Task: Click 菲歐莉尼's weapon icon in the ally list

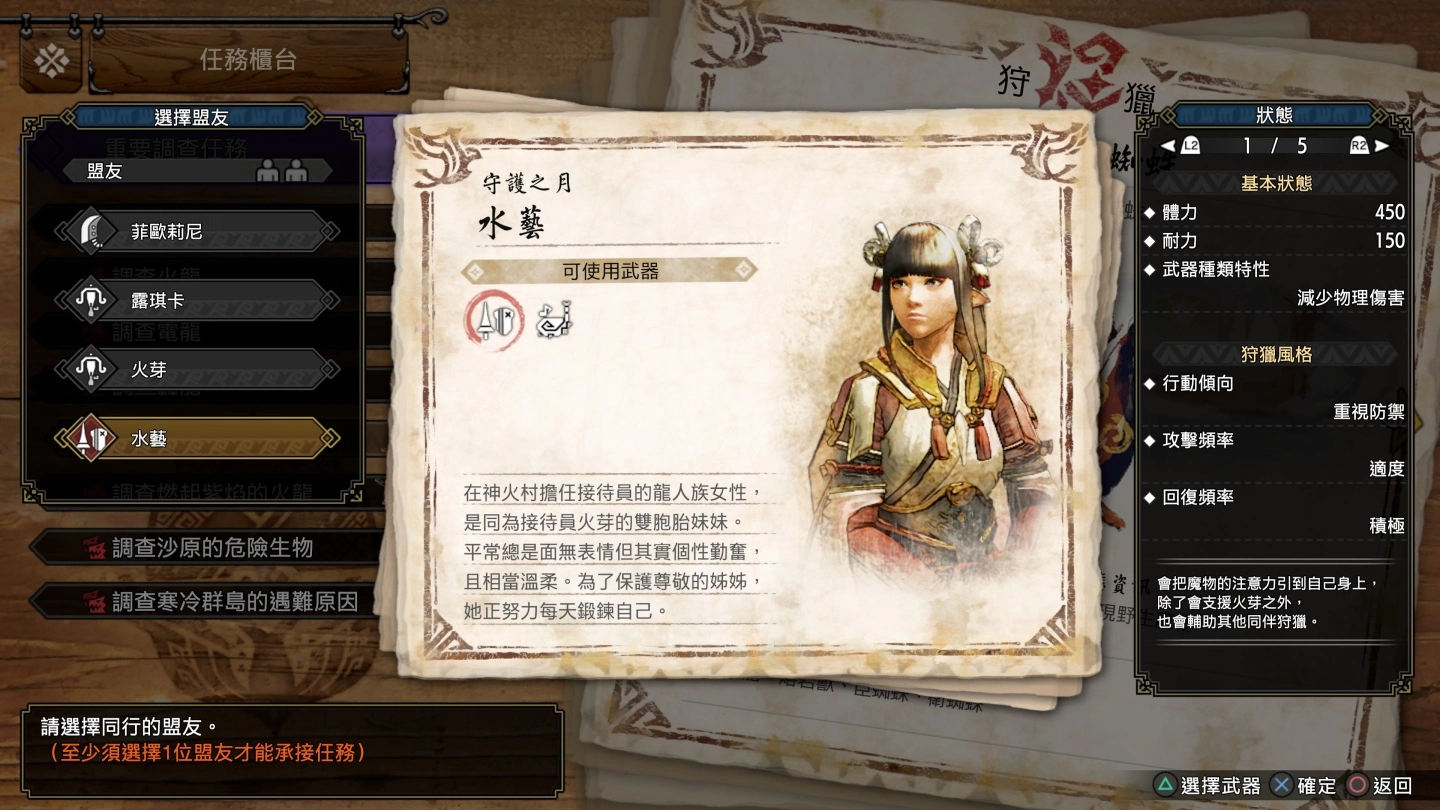Action: tap(93, 230)
